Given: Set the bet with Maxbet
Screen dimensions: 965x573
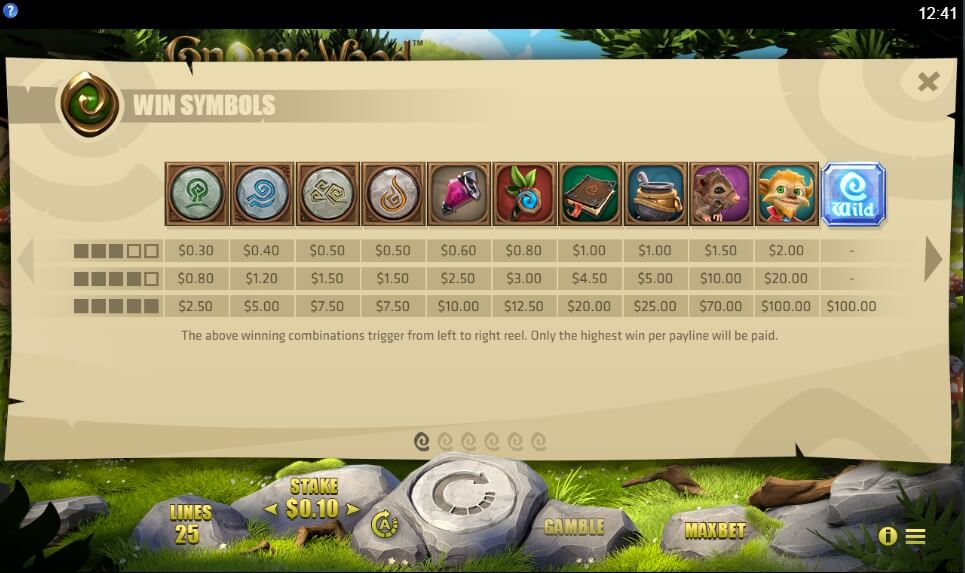Looking at the screenshot, I should (x=715, y=530).
